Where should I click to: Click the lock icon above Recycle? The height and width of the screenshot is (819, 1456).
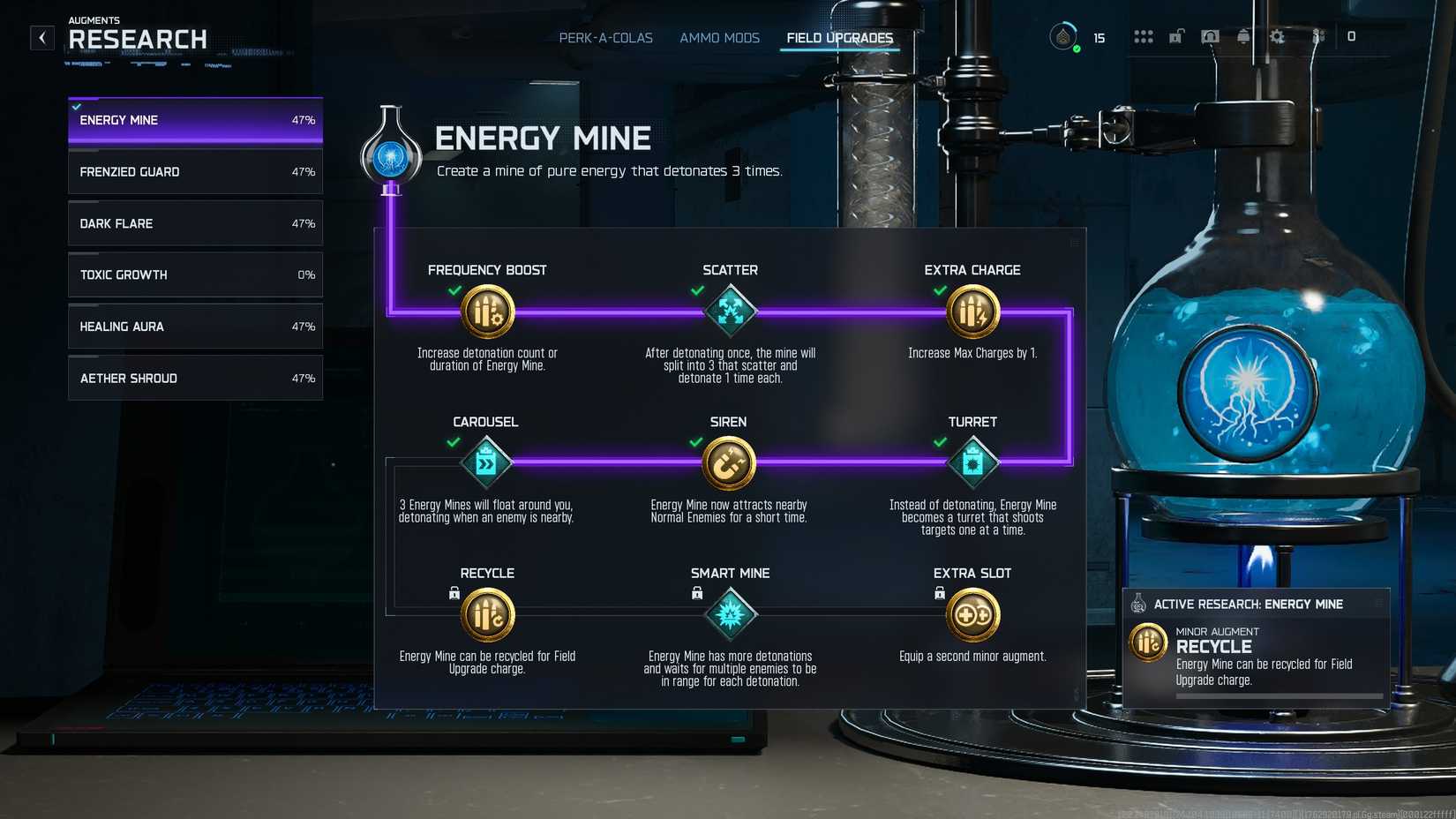click(451, 594)
